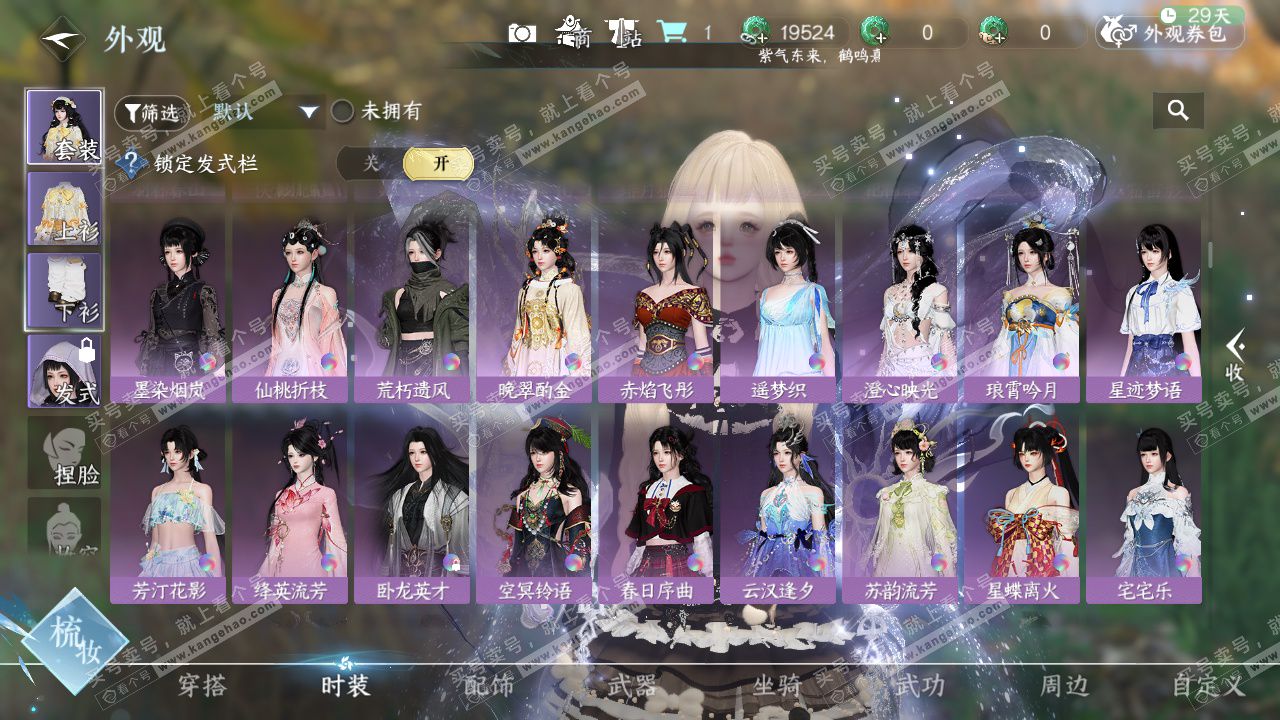
Task: Select the 宅宅乐 outfit tile
Action: click(x=1145, y=507)
